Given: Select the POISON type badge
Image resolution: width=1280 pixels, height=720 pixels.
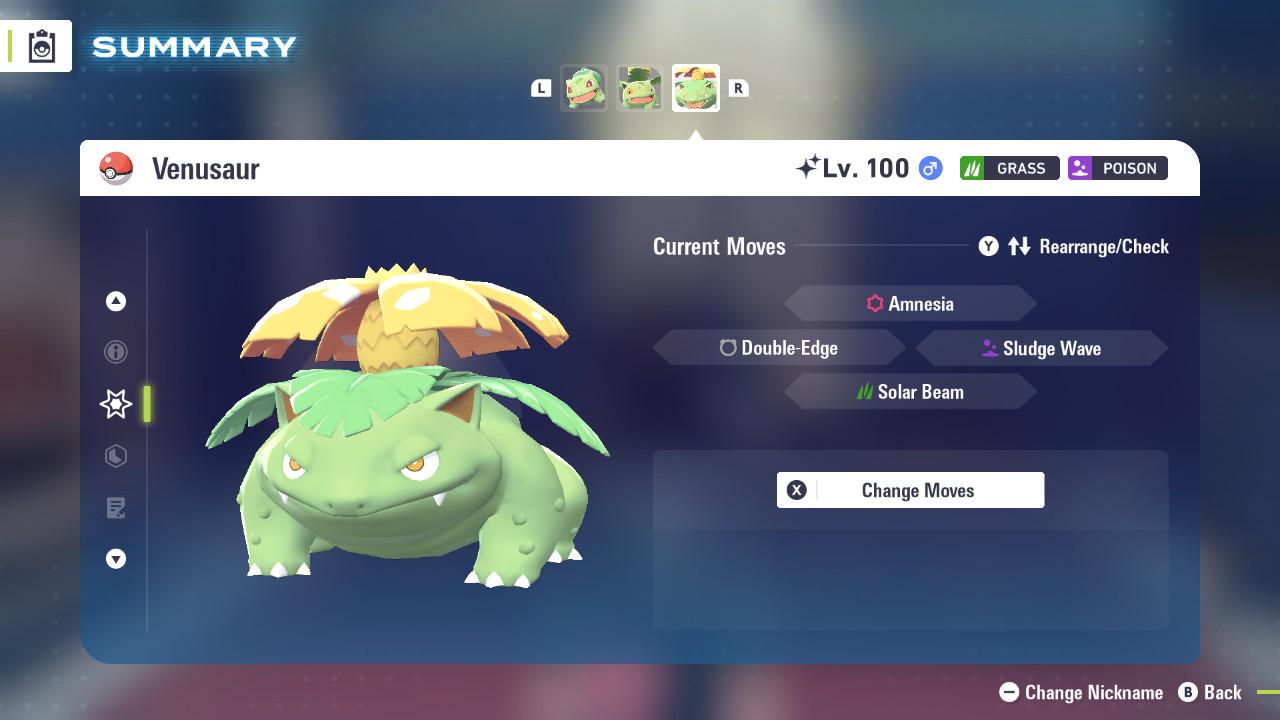Looking at the screenshot, I should click(1117, 168).
